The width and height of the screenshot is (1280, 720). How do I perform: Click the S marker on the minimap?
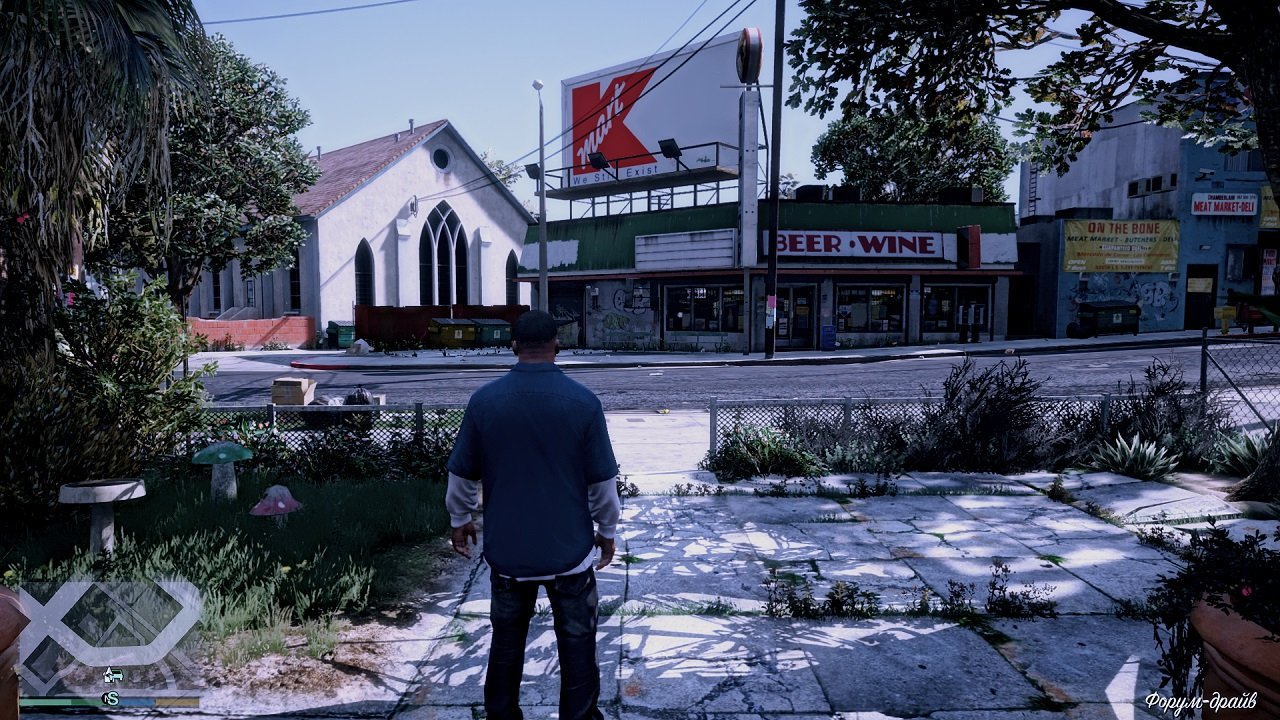point(111,698)
